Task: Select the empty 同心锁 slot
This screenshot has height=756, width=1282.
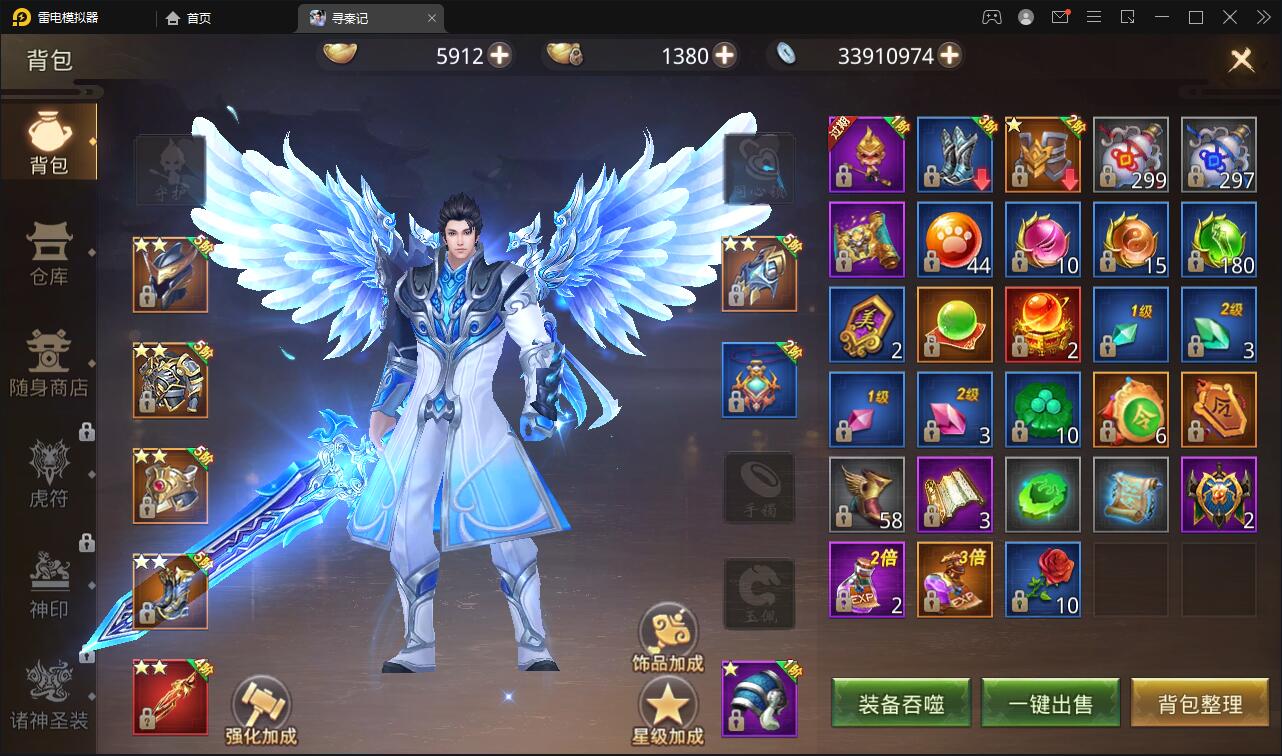Action: click(x=759, y=168)
